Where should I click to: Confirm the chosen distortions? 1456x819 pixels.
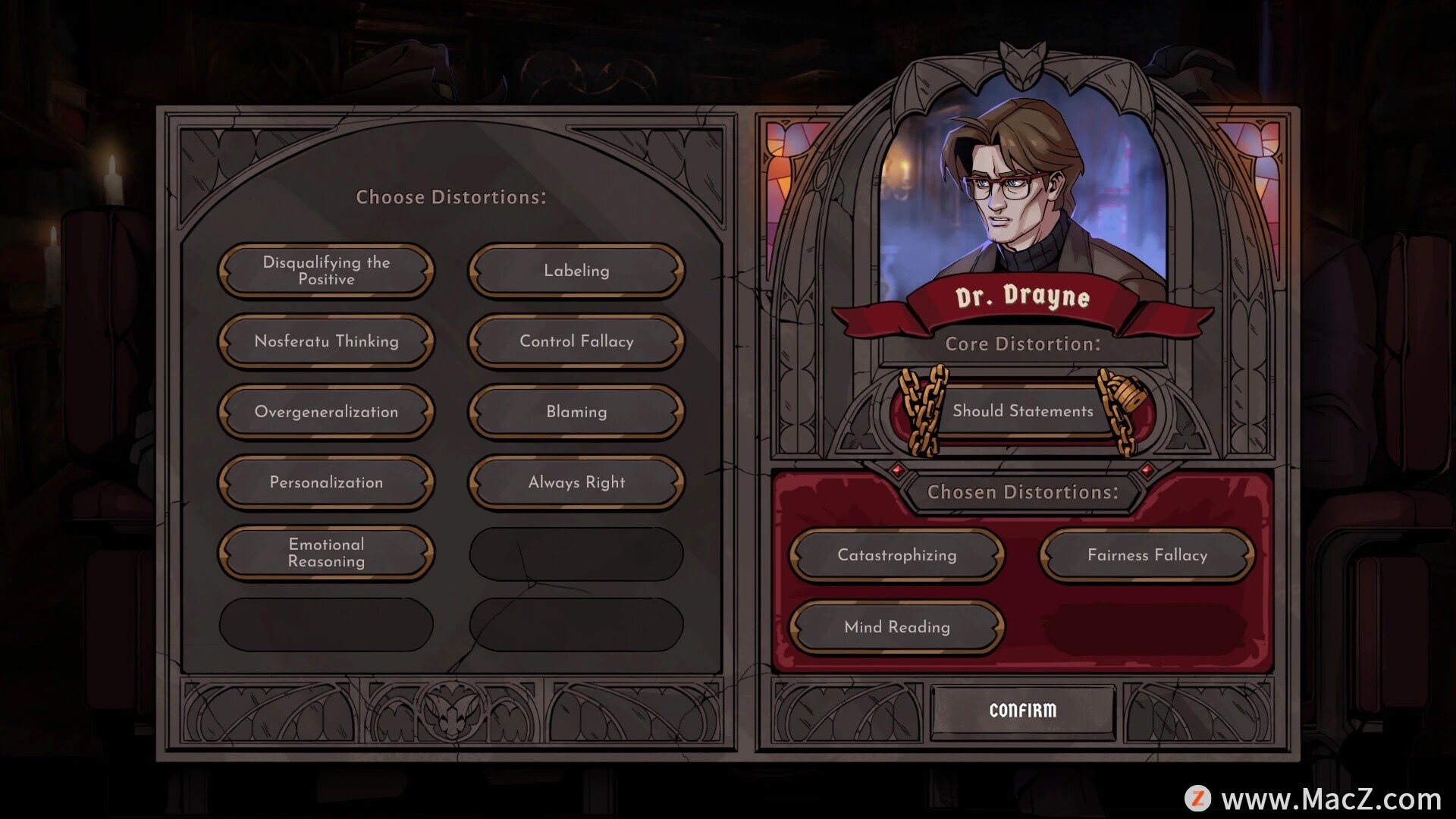1022,711
